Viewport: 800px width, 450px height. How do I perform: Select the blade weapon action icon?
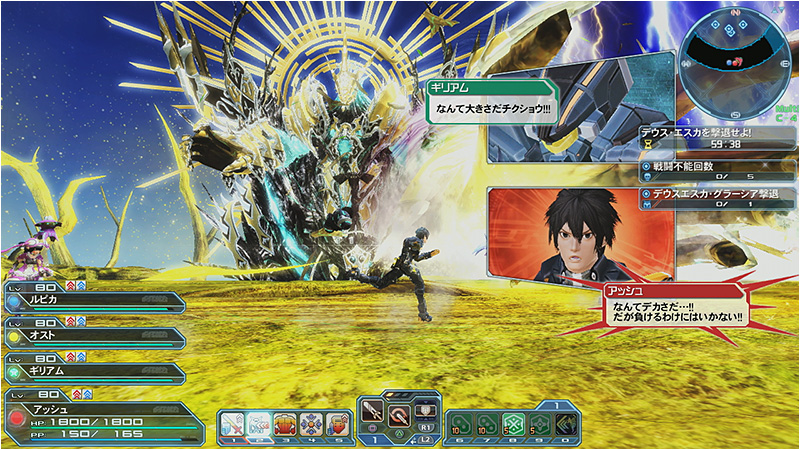pyautogui.click(x=374, y=413)
